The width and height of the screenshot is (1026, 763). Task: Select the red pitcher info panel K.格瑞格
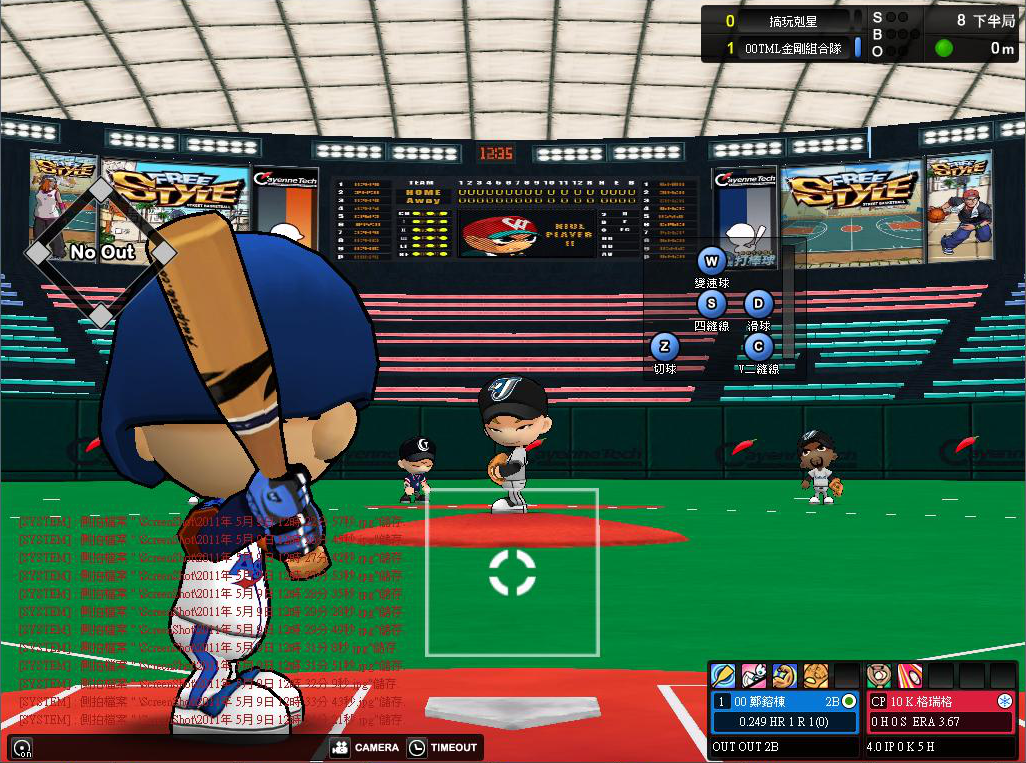[x=940, y=711]
